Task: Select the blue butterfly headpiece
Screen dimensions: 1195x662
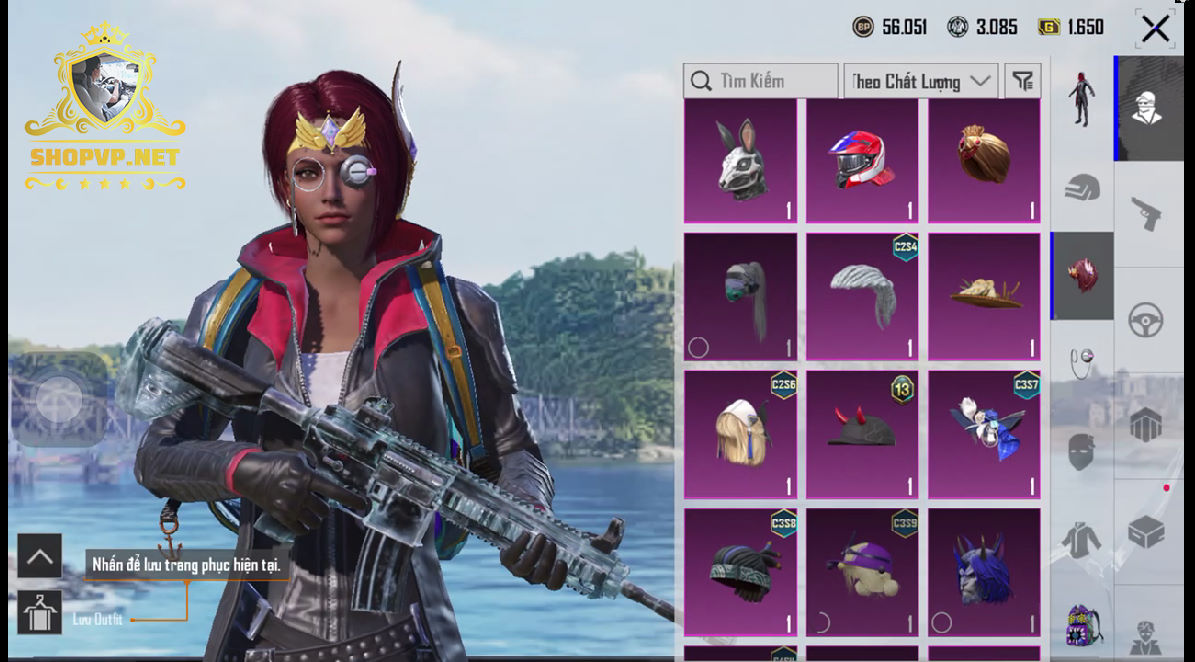Action: 984,434
